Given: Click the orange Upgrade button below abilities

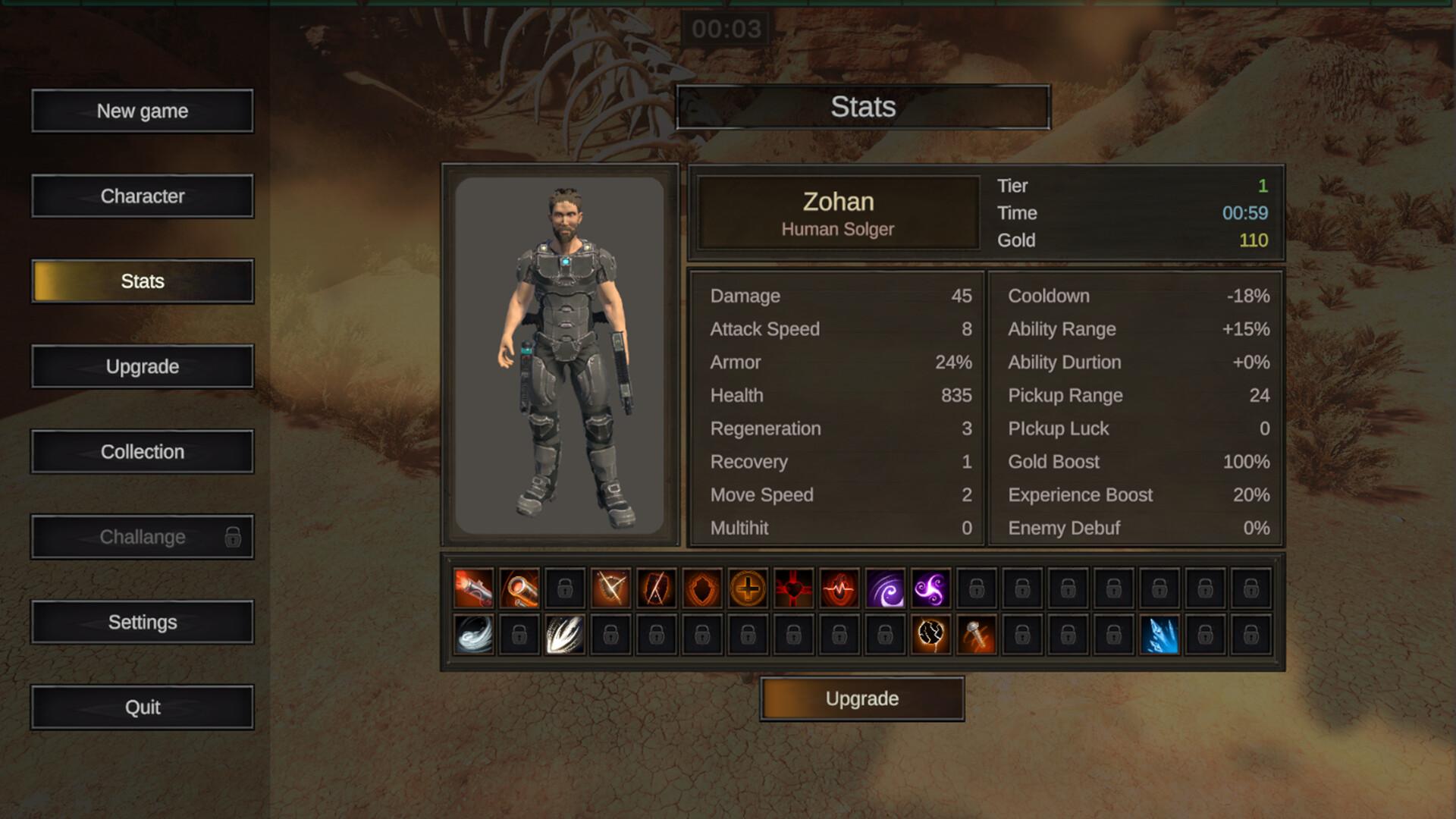Looking at the screenshot, I should 862,698.
